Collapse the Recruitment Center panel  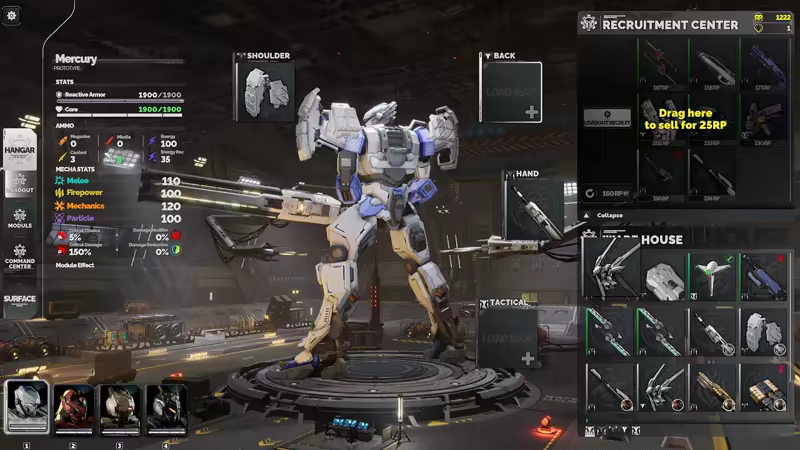point(609,215)
